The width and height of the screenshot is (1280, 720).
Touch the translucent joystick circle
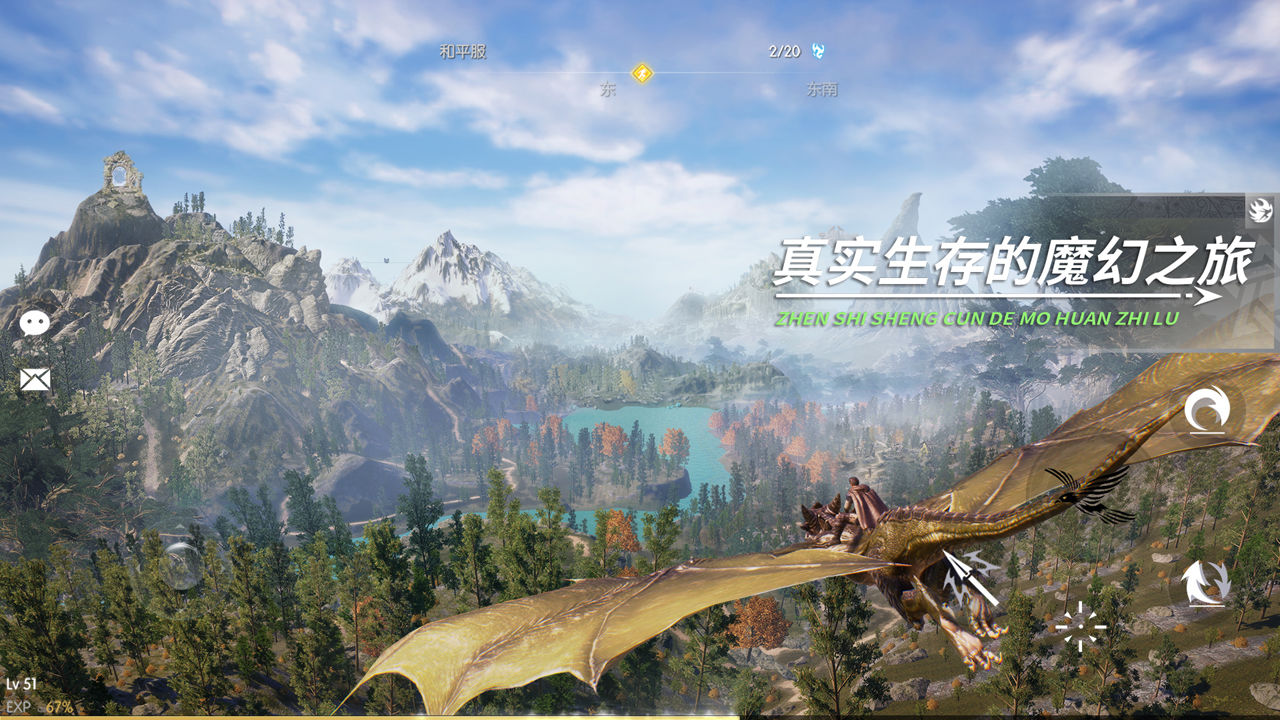coord(182,564)
